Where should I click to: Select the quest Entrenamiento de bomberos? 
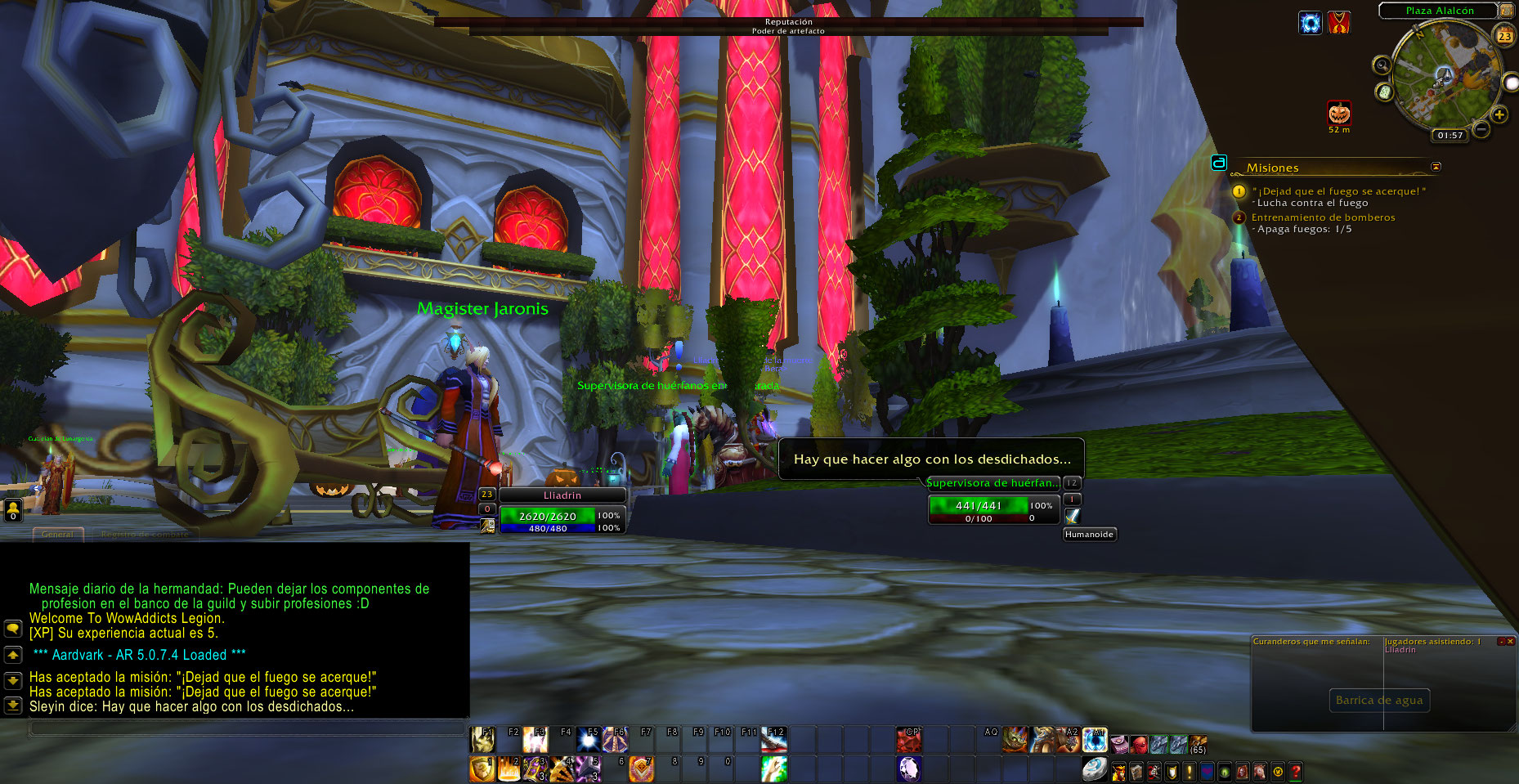(1323, 217)
